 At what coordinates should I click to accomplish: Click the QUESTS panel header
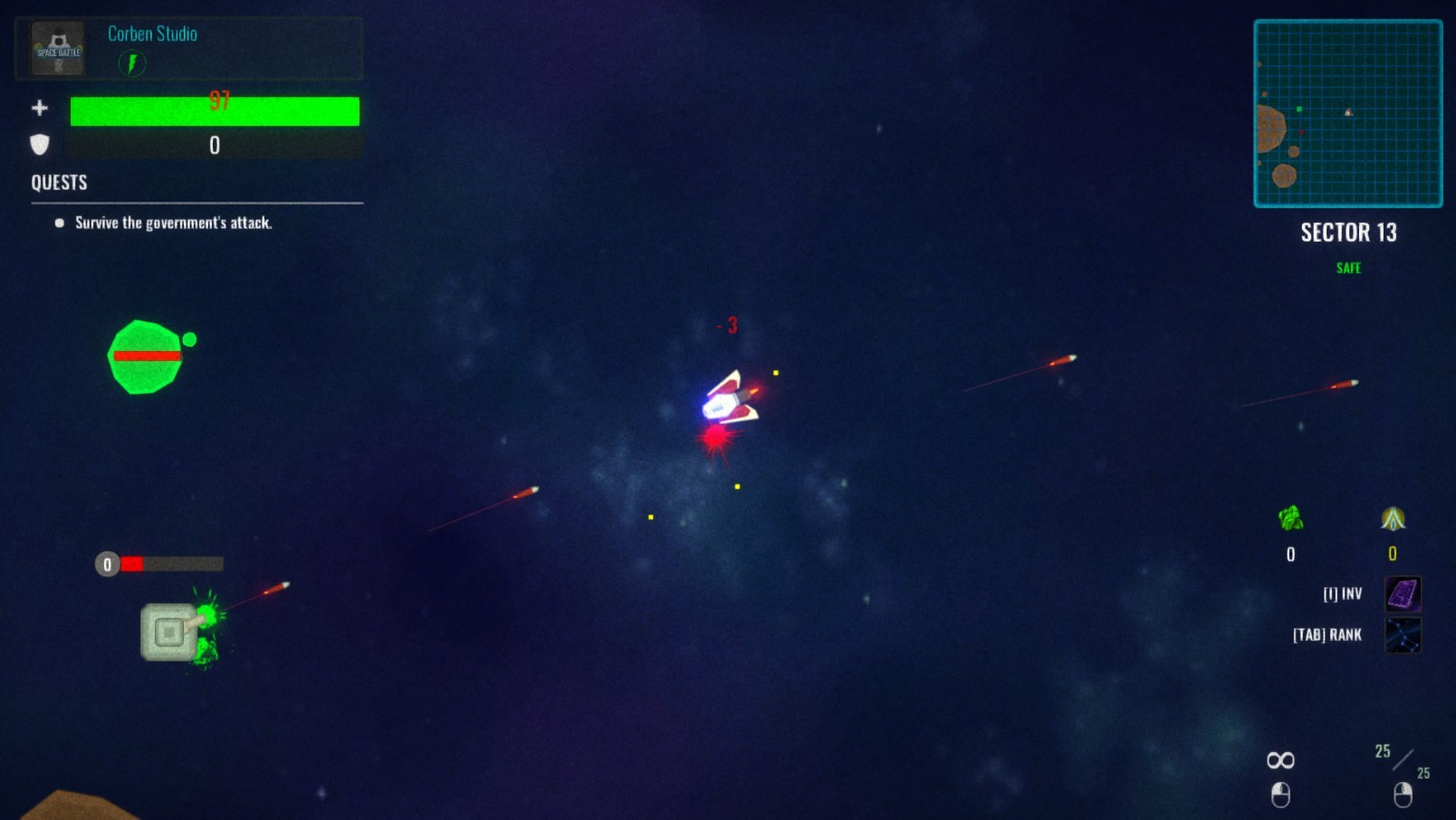(x=58, y=182)
